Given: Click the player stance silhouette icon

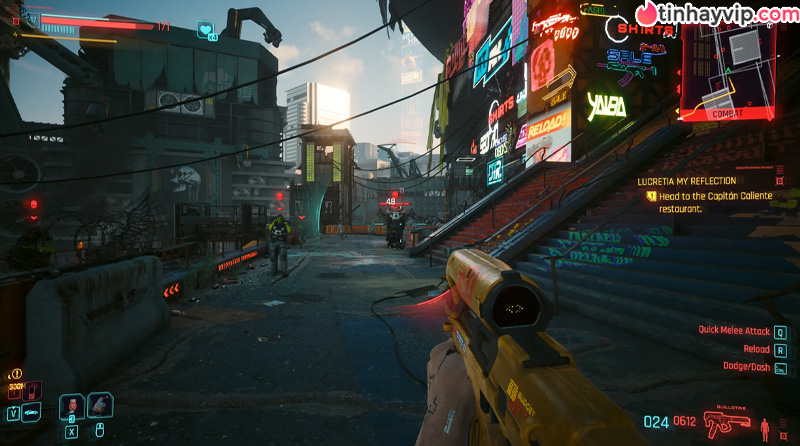Looking at the screenshot, I should tap(767, 427).
